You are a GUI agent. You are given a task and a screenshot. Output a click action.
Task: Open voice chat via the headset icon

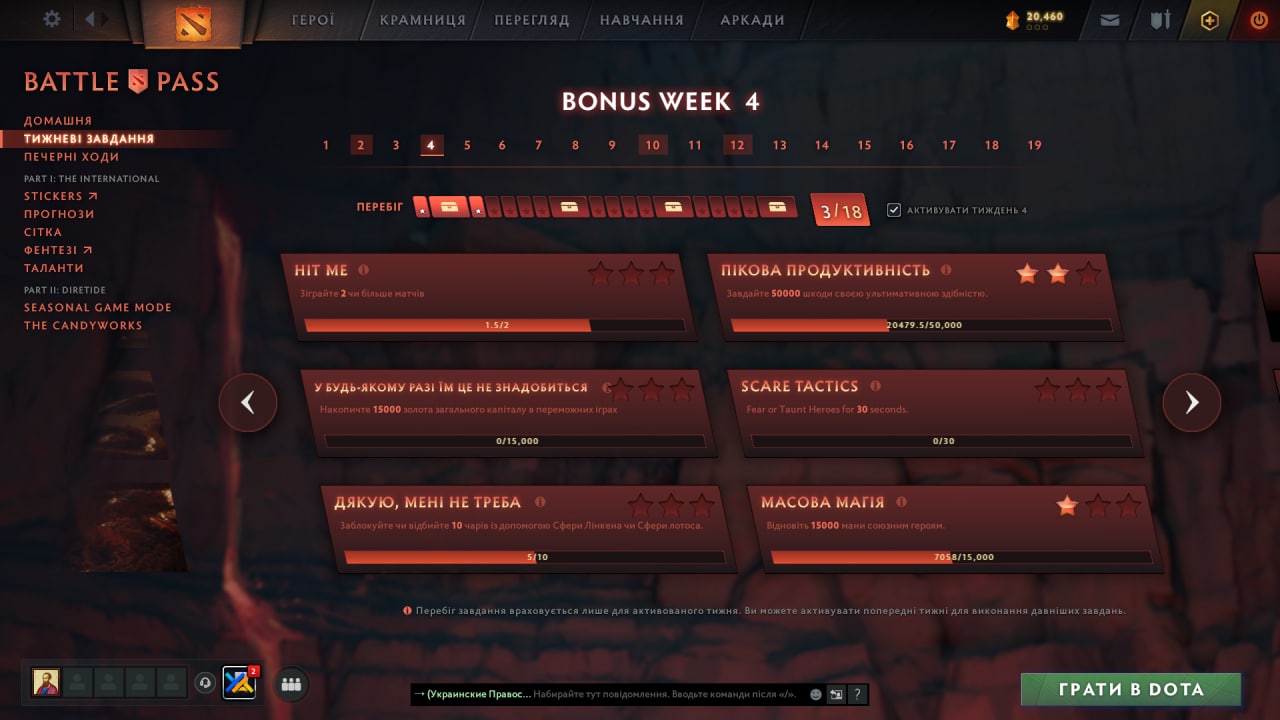[205, 684]
